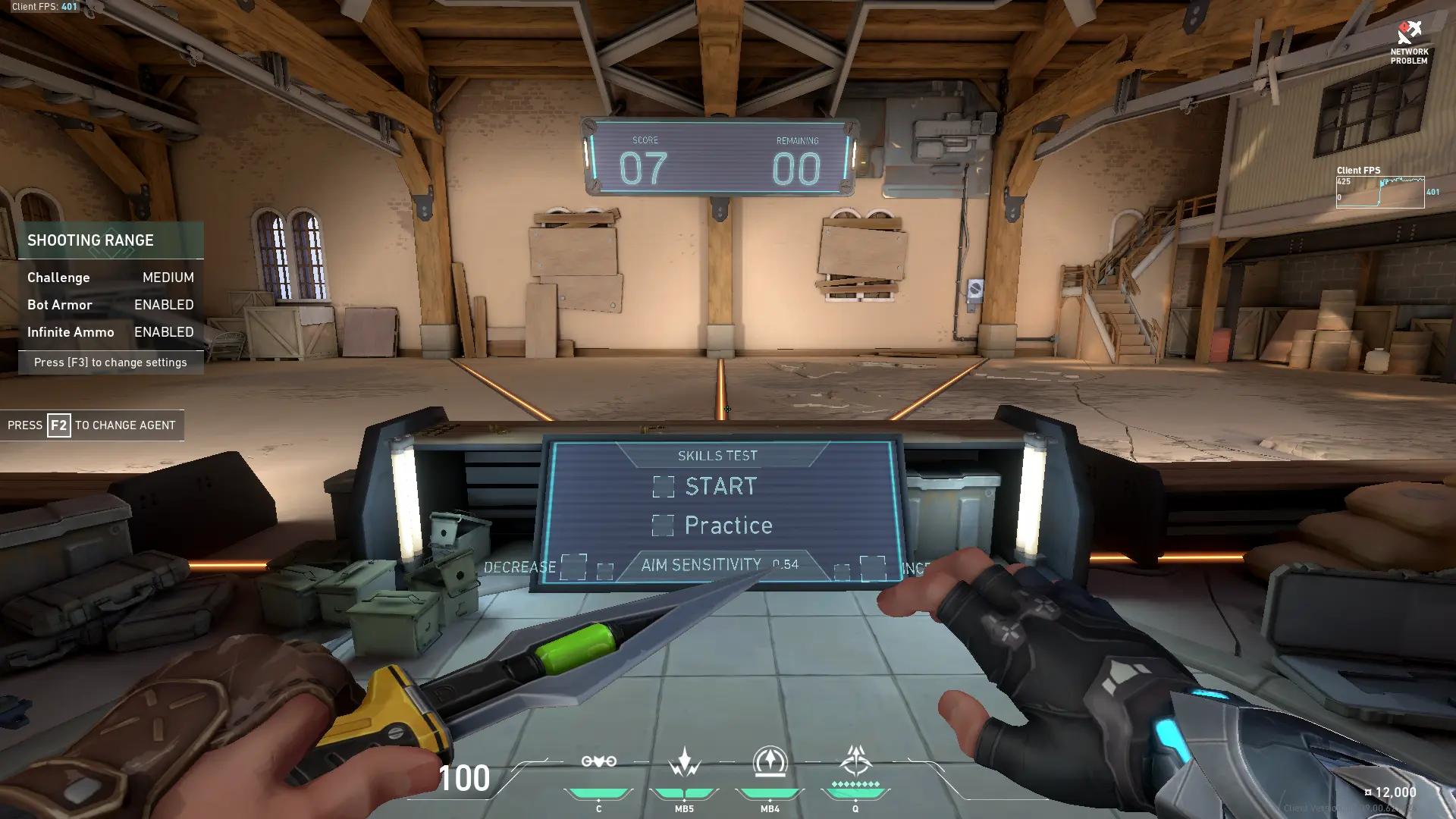Hit the DECREASE aim sensitivity box
This screenshot has width=1456, height=819.
573,566
